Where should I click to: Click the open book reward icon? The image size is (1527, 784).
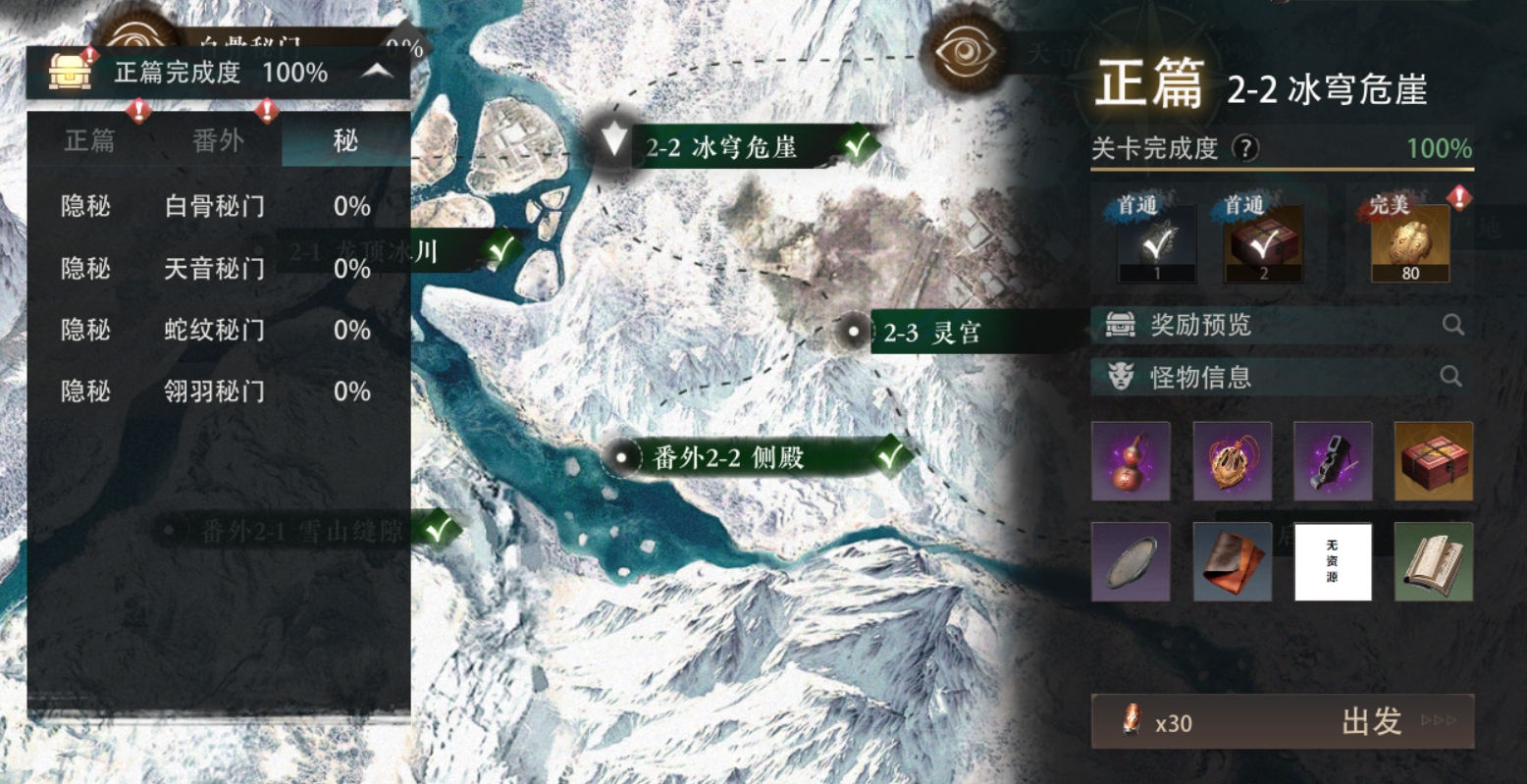[1433, 561]
